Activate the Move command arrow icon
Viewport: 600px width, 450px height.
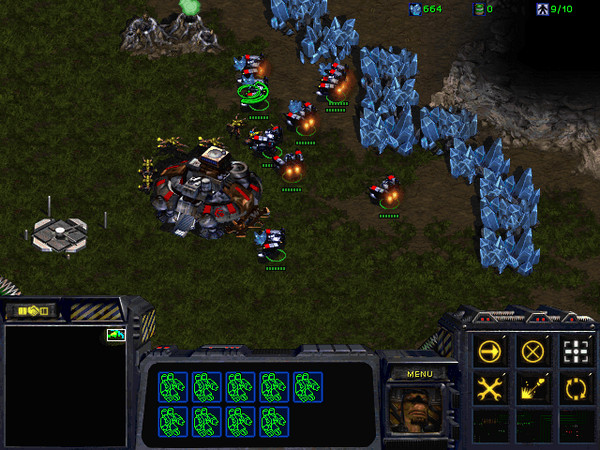(490, 352)
